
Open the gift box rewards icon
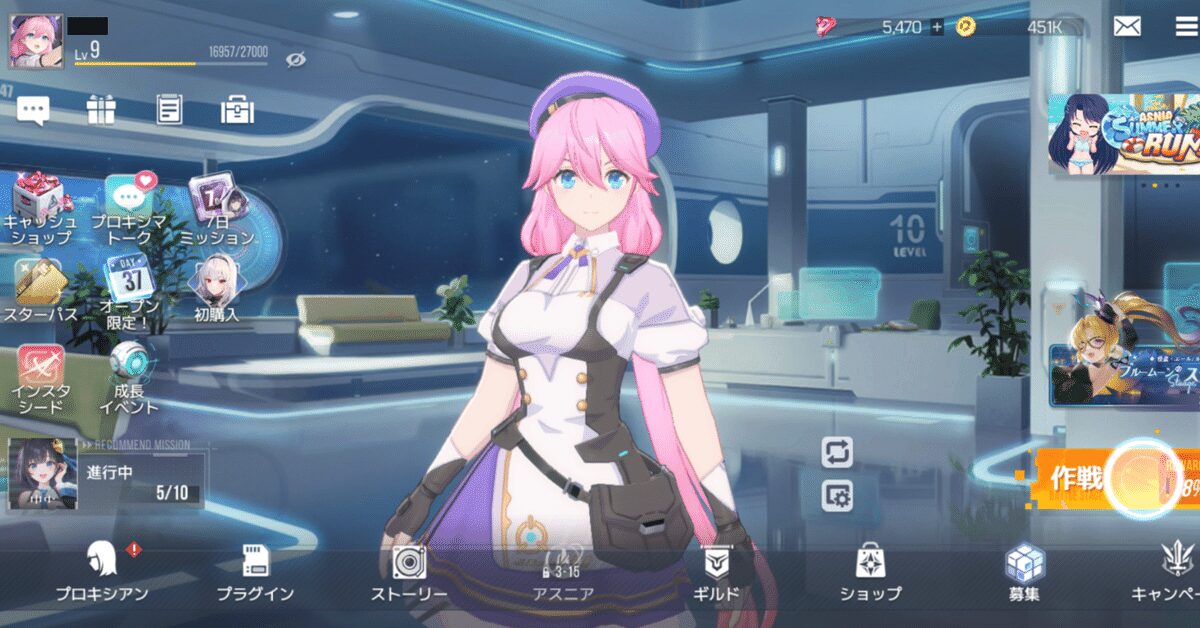coord(101,110)
